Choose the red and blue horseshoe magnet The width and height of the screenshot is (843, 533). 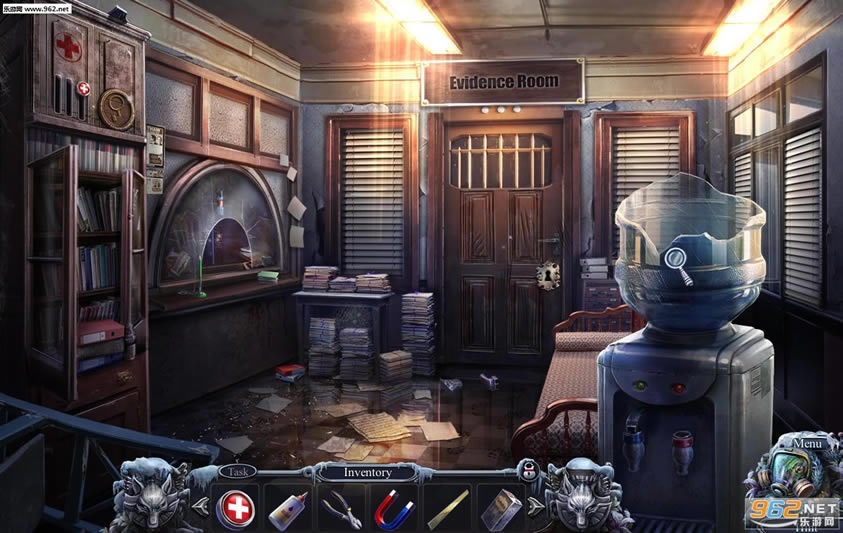tap(394, 509)
